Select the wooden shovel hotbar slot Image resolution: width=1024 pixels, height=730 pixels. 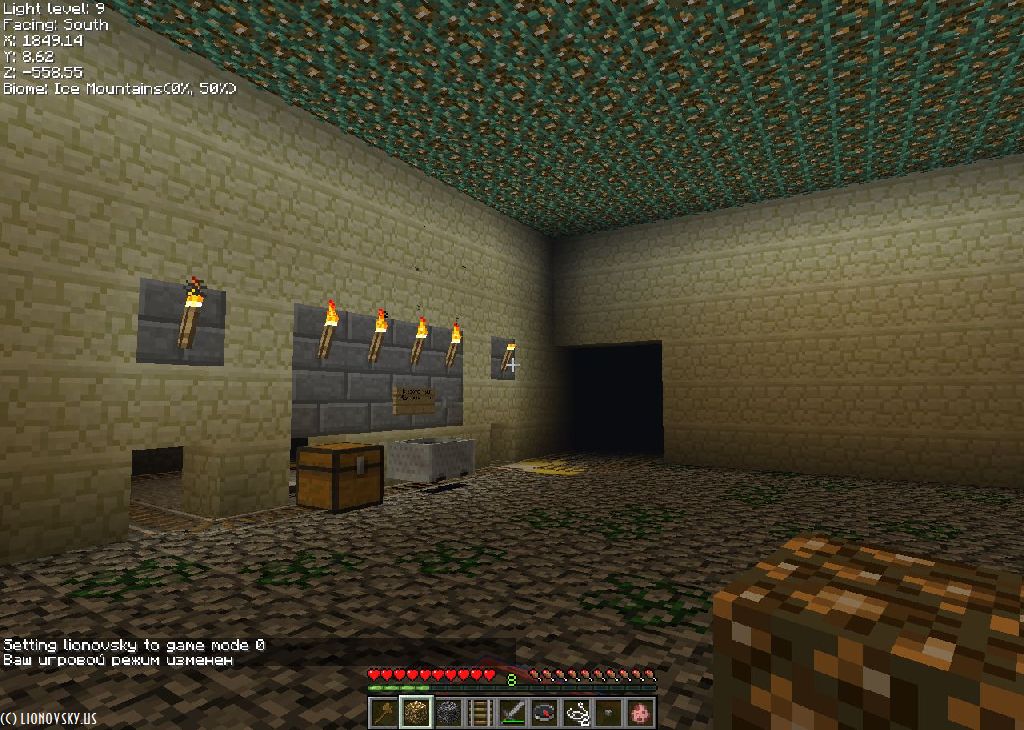pyautogui.click(x=384, y=712)
